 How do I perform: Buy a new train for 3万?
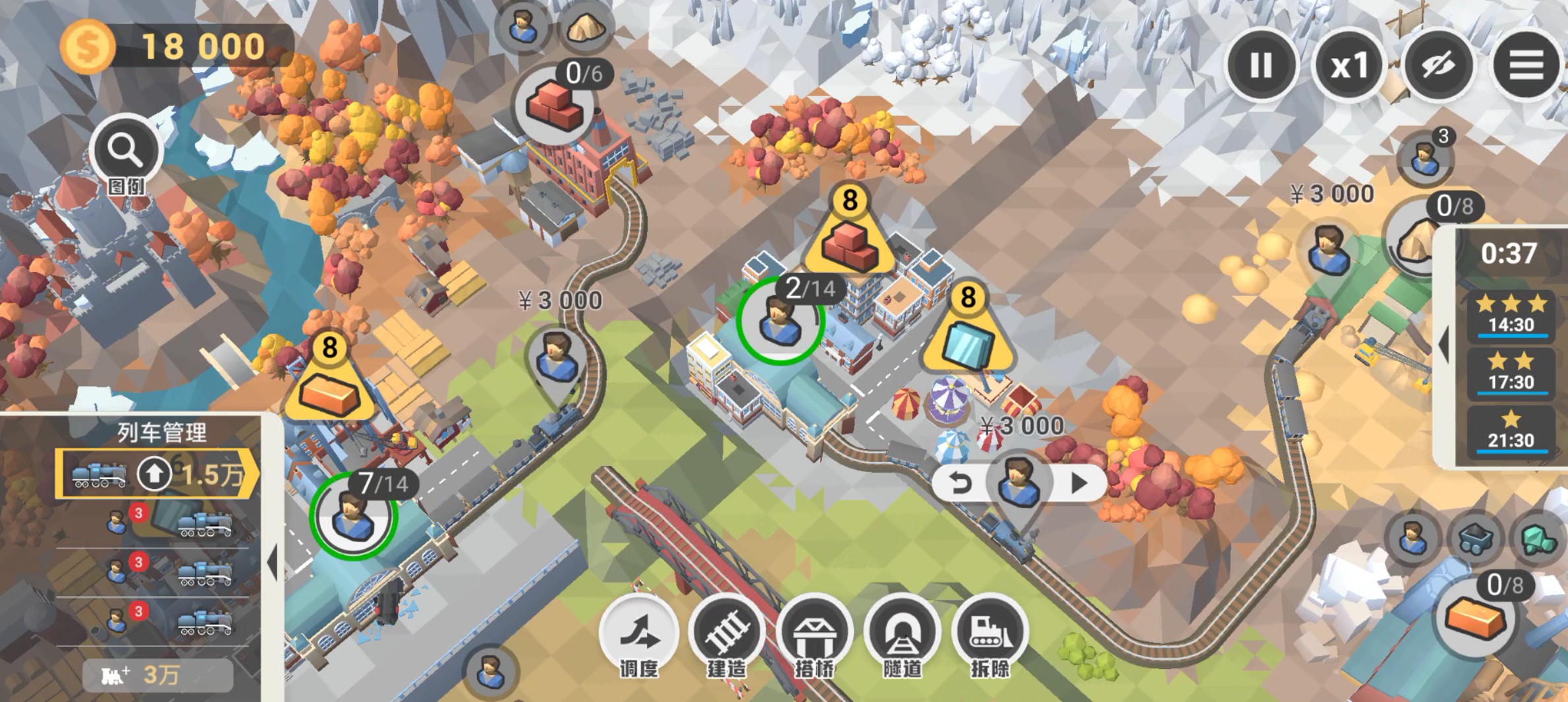click(158, 675)
